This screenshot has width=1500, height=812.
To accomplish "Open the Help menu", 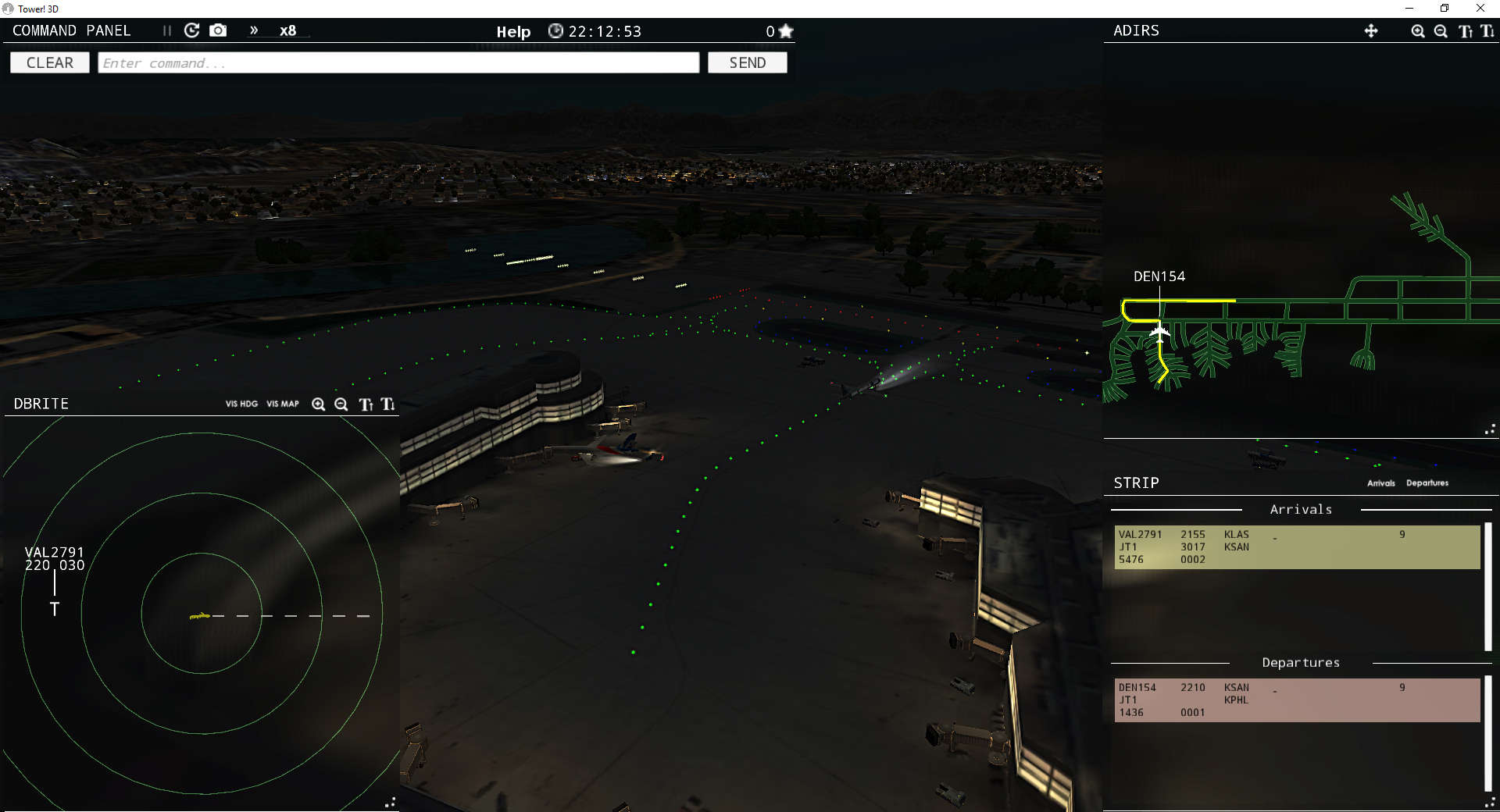I will click(513, 31).
